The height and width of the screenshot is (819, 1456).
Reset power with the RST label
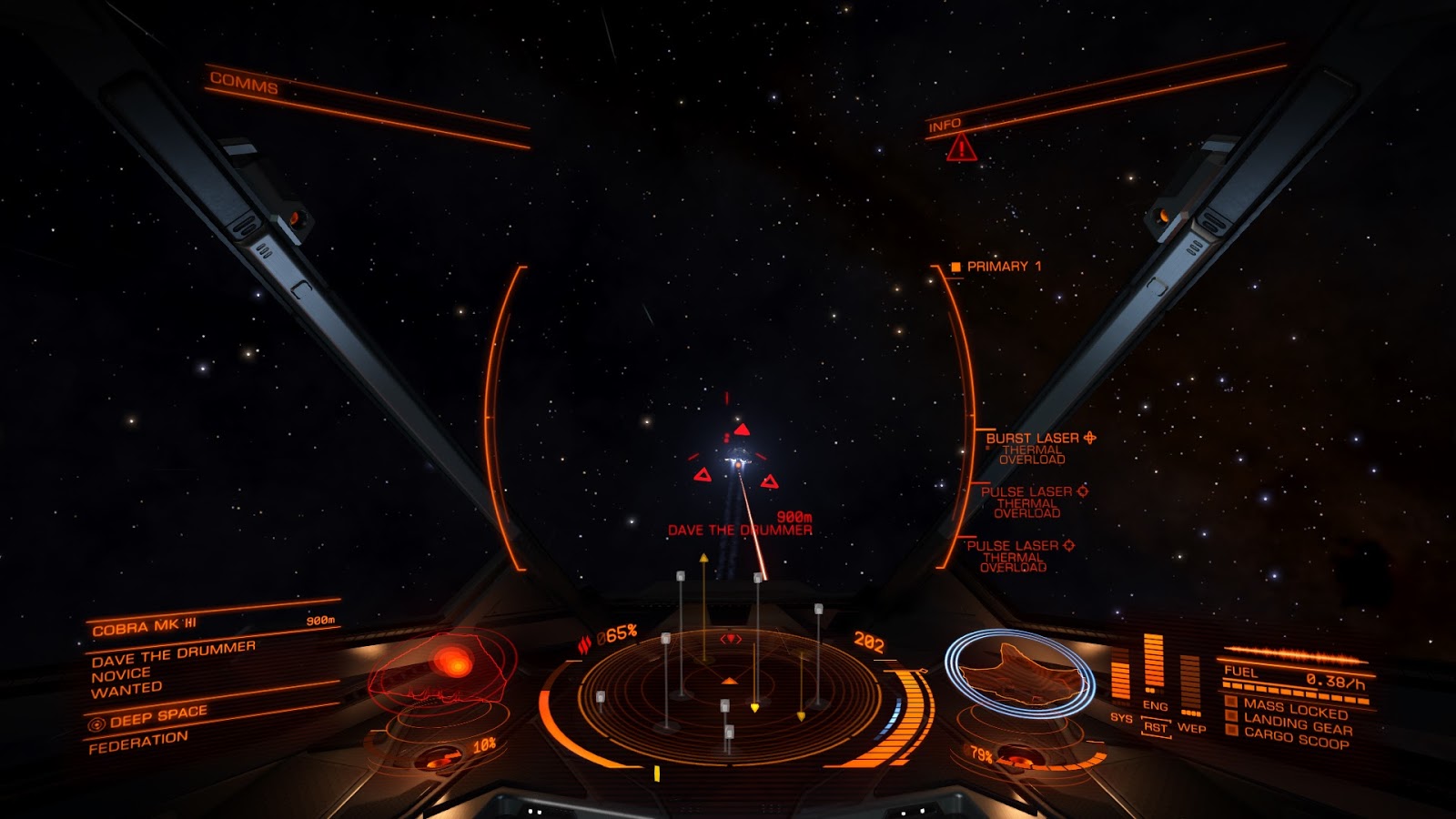pyautogui.click(x=1155, y=728)
